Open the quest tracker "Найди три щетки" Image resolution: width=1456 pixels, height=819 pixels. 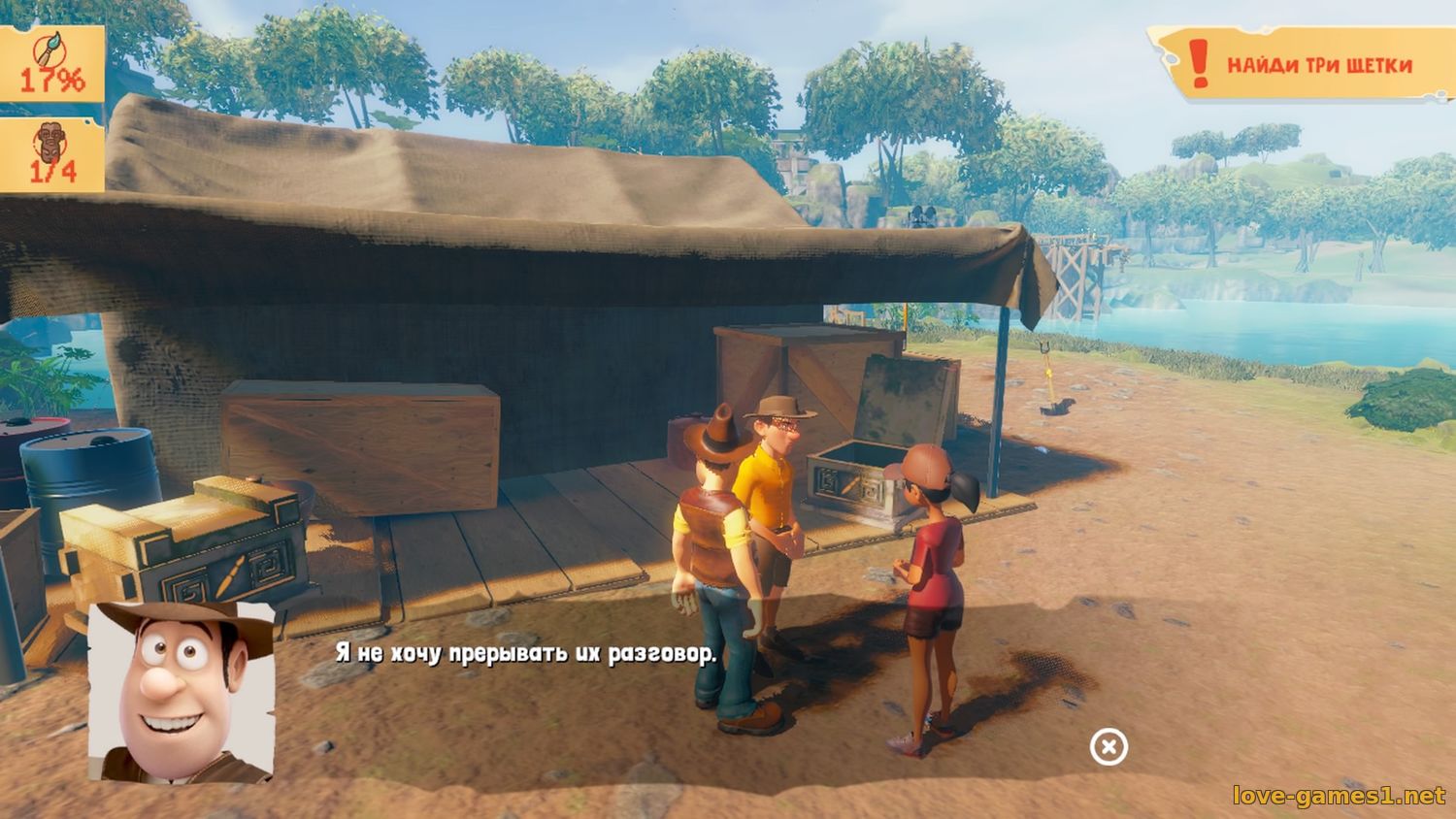[x=1301, y=64]
